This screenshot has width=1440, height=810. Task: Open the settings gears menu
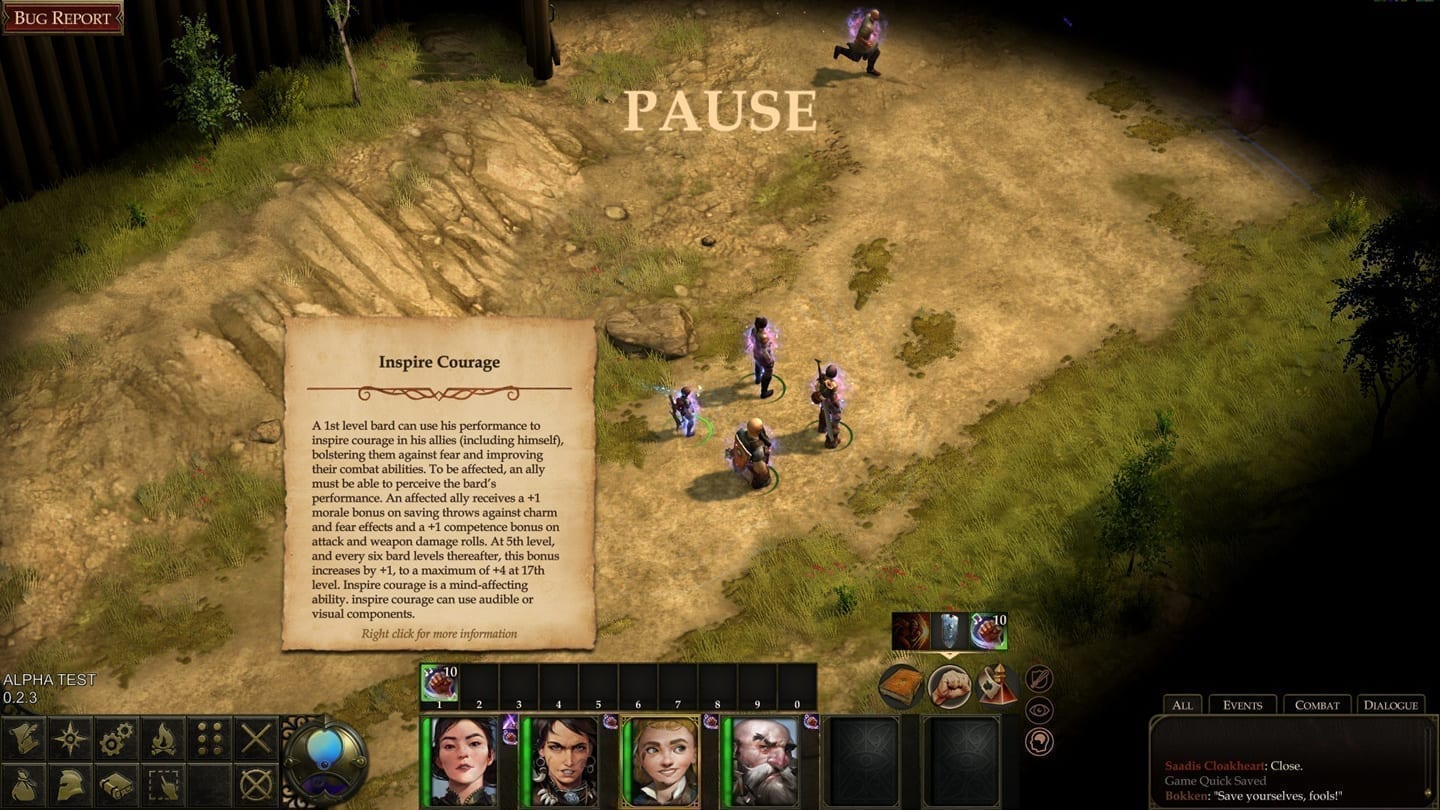coord(117,739)
